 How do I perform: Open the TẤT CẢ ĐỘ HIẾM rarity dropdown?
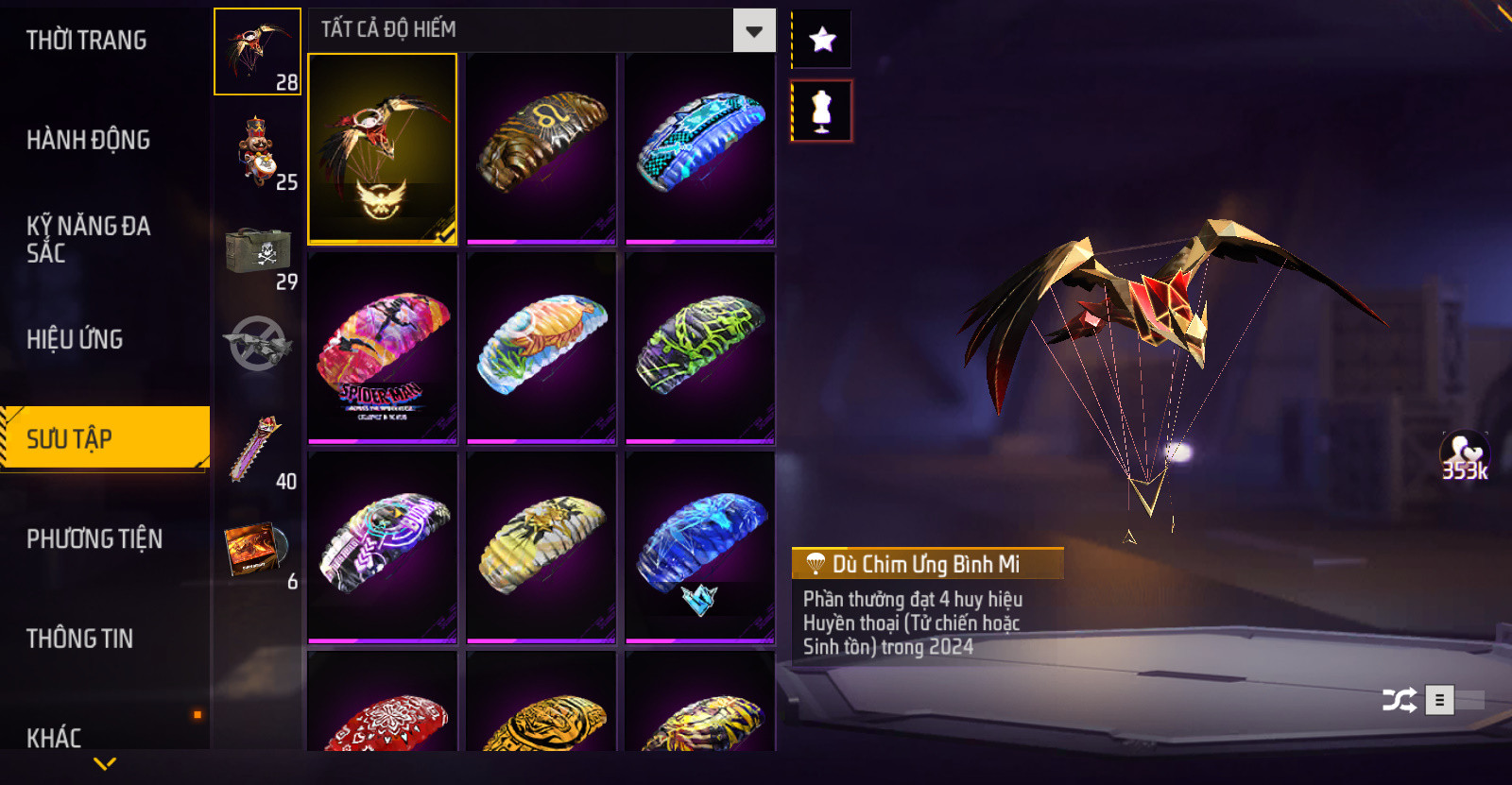tap(541, 30)
